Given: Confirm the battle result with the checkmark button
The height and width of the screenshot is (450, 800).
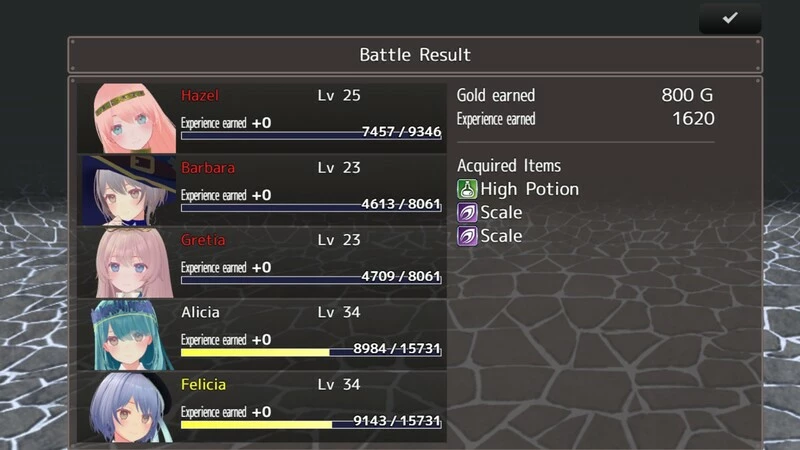Looking at the screenshot, I should coord(730,18).
